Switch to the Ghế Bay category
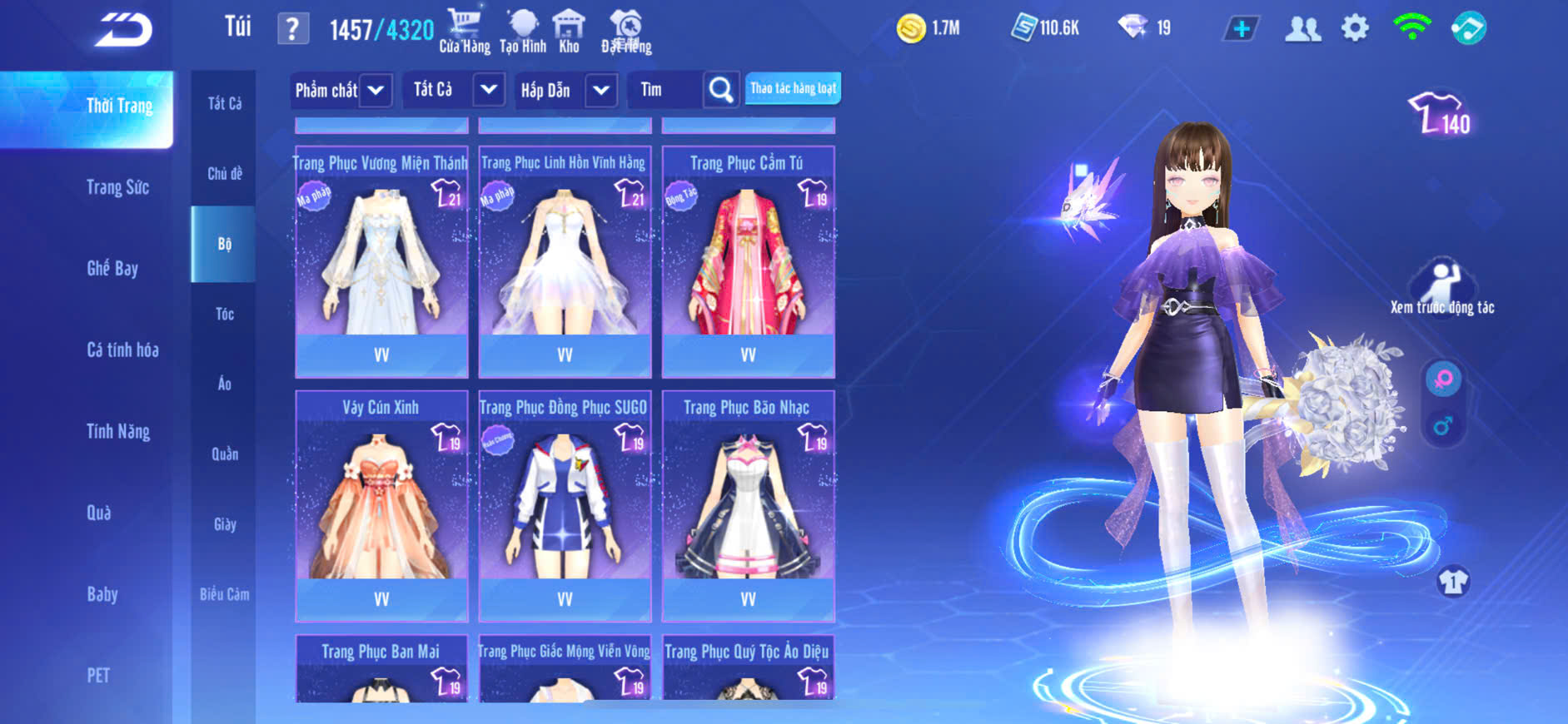 112,268
